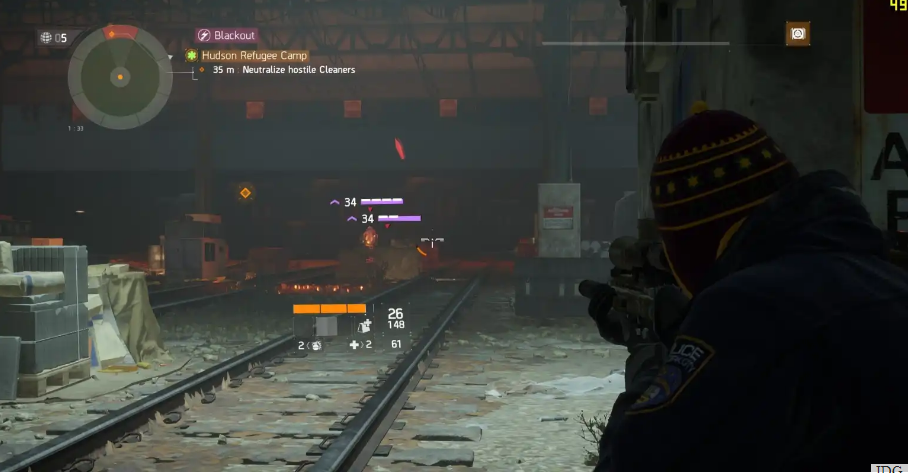
Task: Click the orange square icon at top right
Action: tap(797, 34)
